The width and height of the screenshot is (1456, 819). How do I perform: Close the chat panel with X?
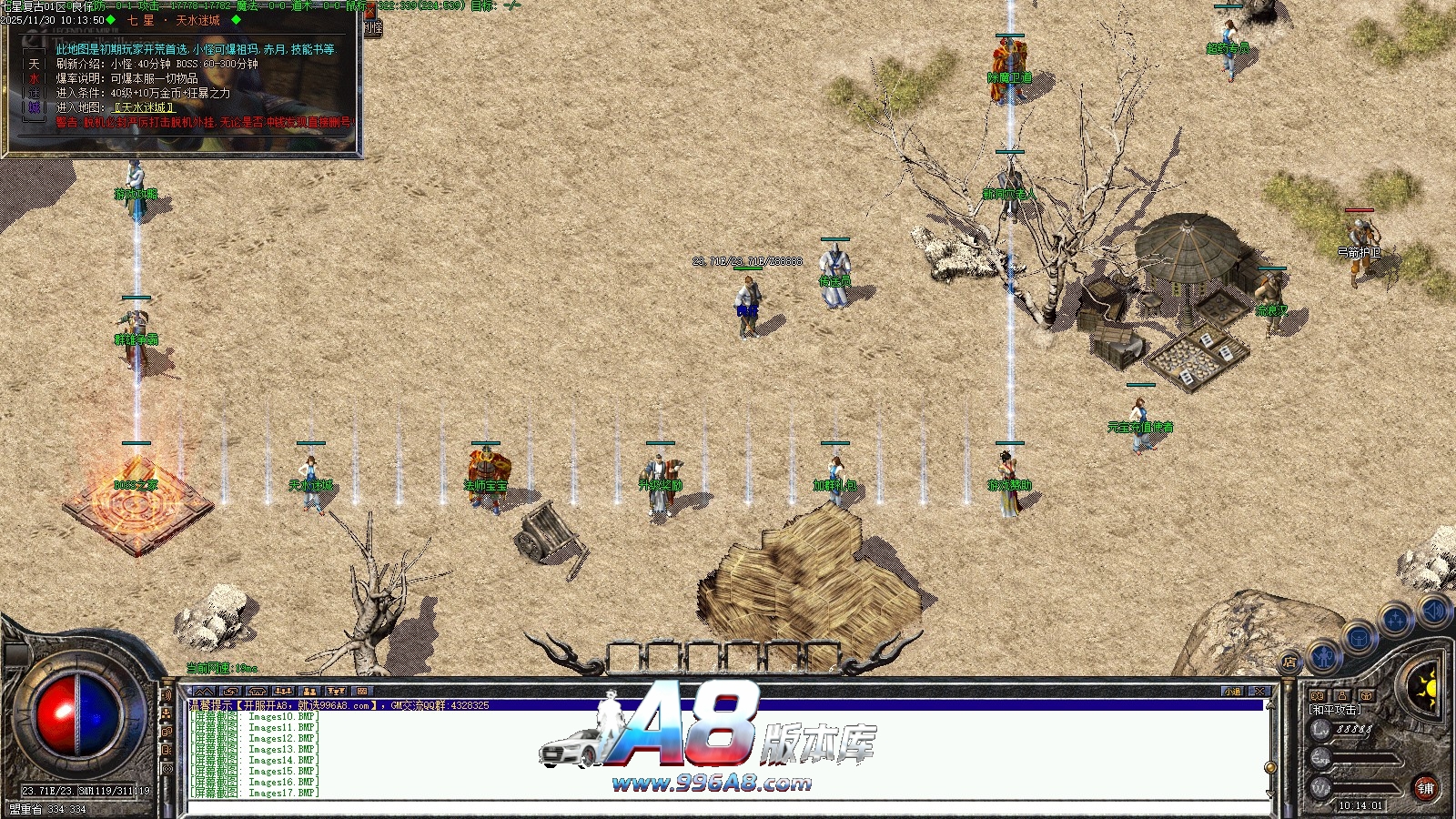click(1259, 692)
